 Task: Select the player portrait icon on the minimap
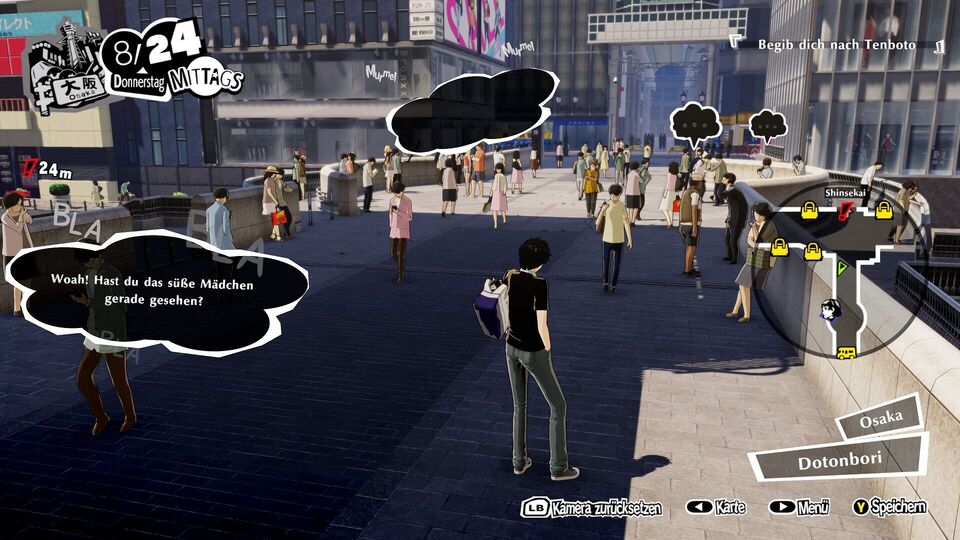830,310
